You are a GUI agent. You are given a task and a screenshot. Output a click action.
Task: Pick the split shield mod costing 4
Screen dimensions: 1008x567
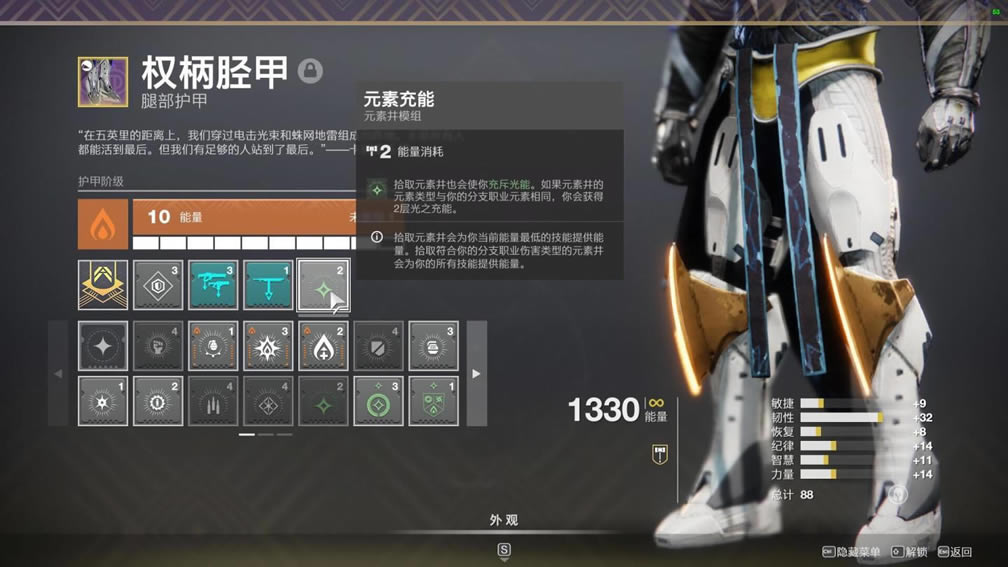378,346
